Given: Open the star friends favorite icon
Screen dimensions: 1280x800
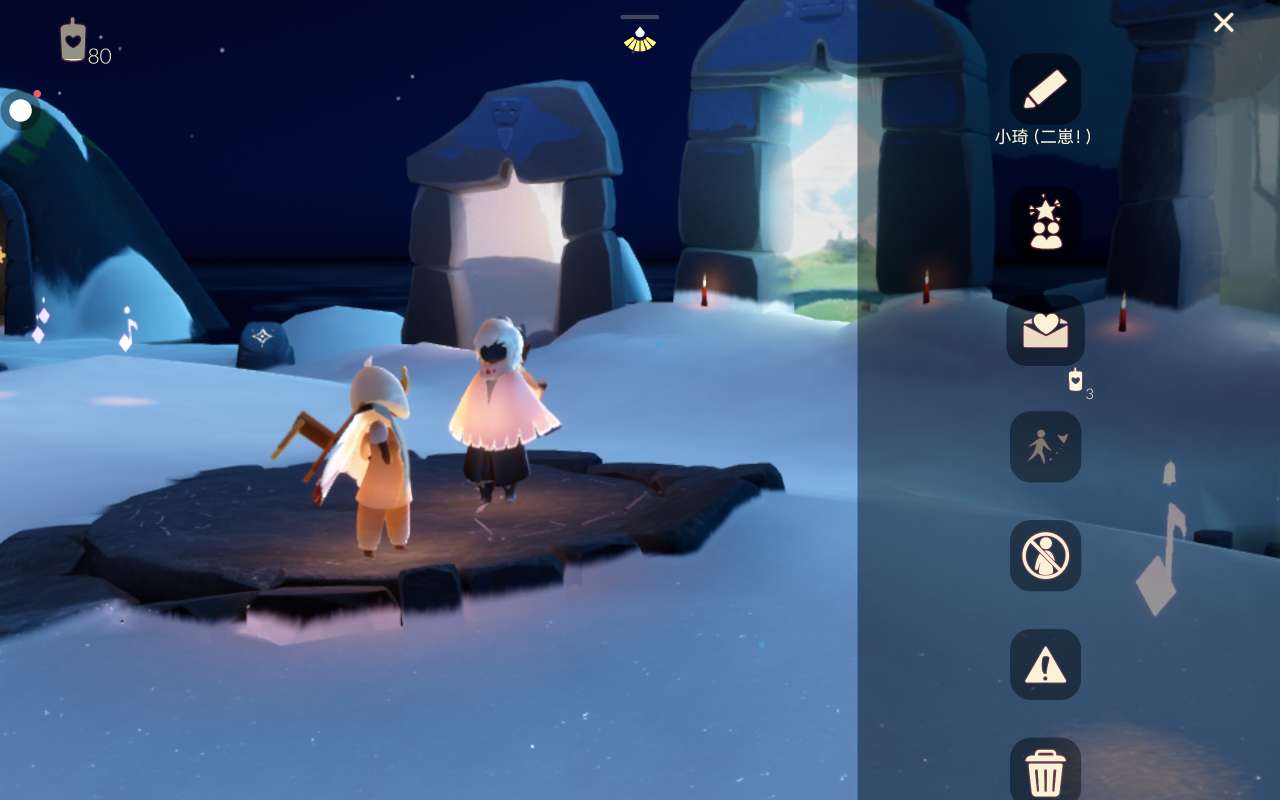Looking at the screenshot, I should pos(1045,222).
